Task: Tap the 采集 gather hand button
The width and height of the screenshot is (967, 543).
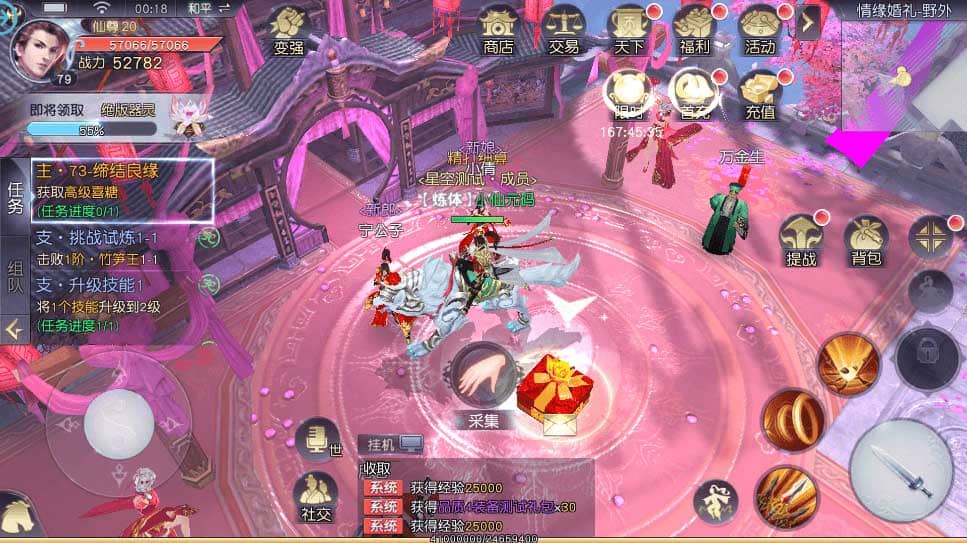Action: [483, 377]
